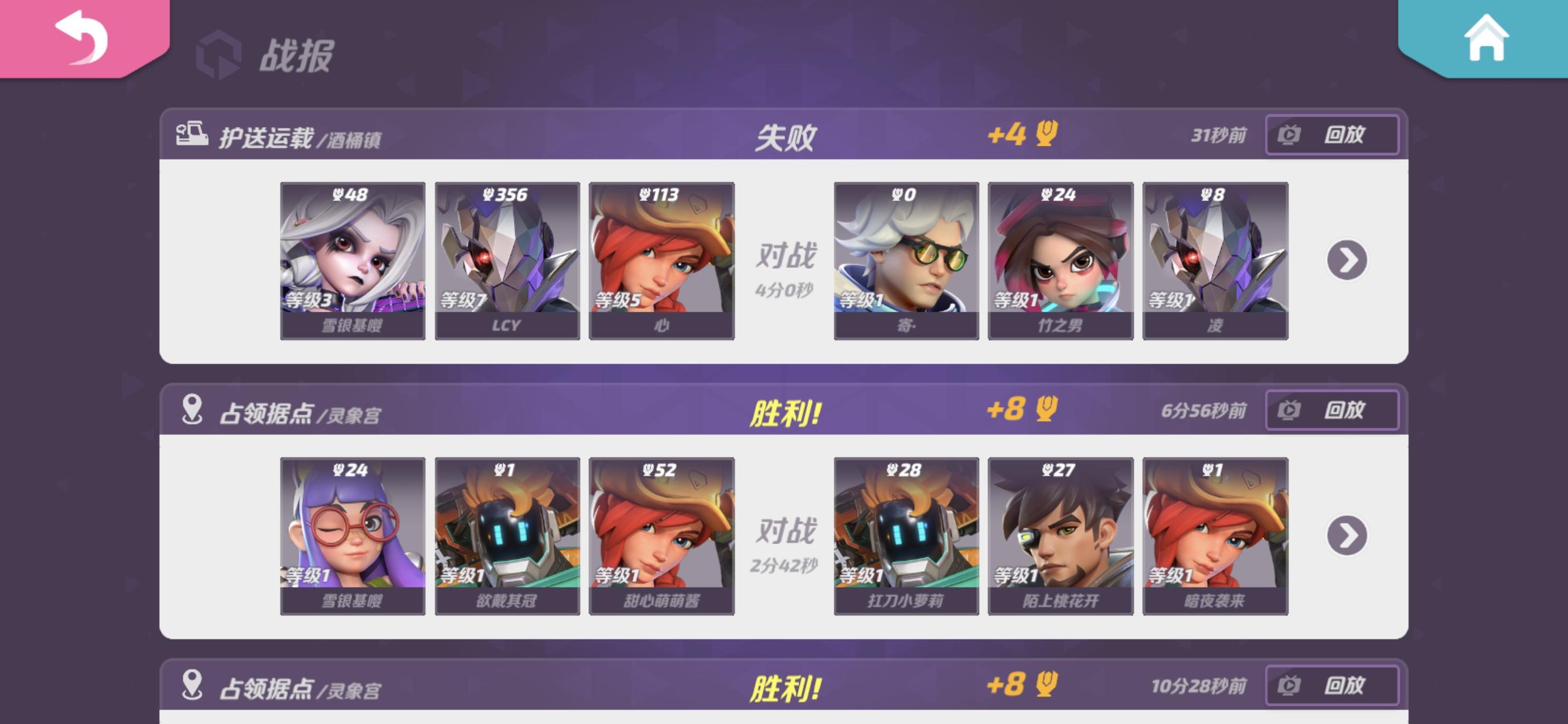Select the 护送运载 payload mode icon
This screenshot has height=724, width=1568.
[193, 135]
